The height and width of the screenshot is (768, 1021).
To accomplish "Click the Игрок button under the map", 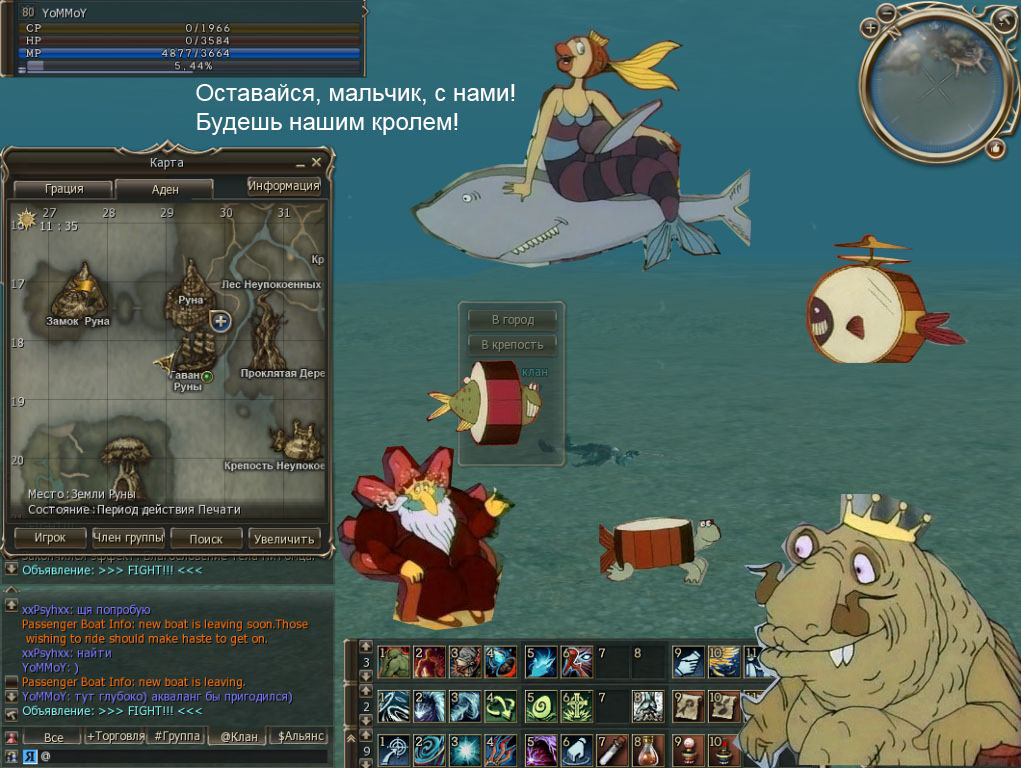I will coord(49,538).
